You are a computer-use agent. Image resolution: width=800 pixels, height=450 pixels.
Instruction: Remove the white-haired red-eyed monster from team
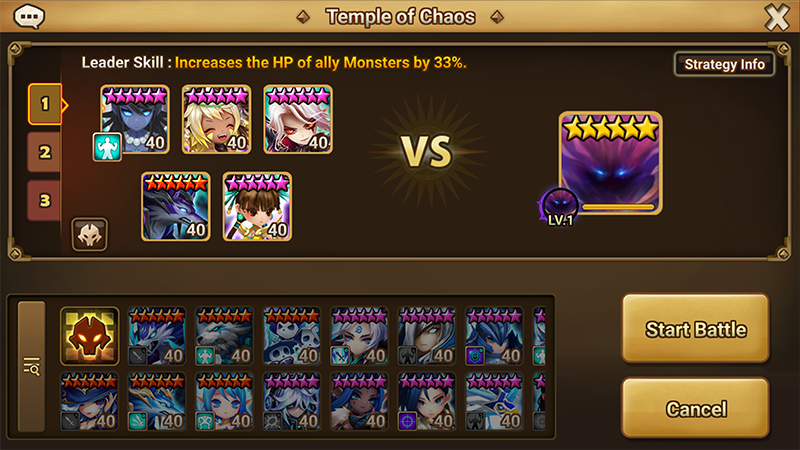pos(298,119)
